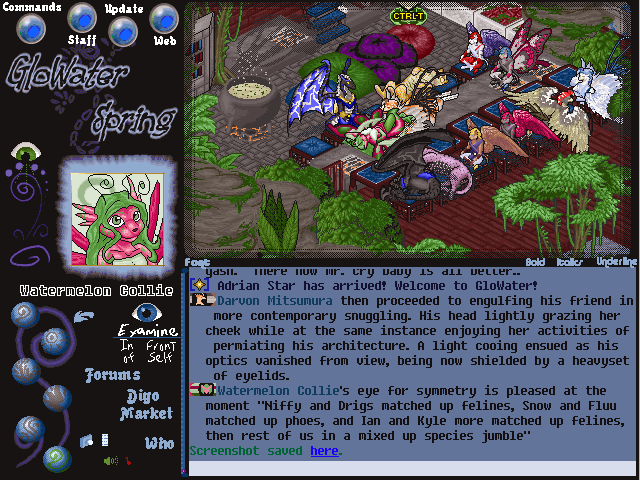Click the blue curved arrow icon
Screen dimensions: 640x480
point(86,317)
